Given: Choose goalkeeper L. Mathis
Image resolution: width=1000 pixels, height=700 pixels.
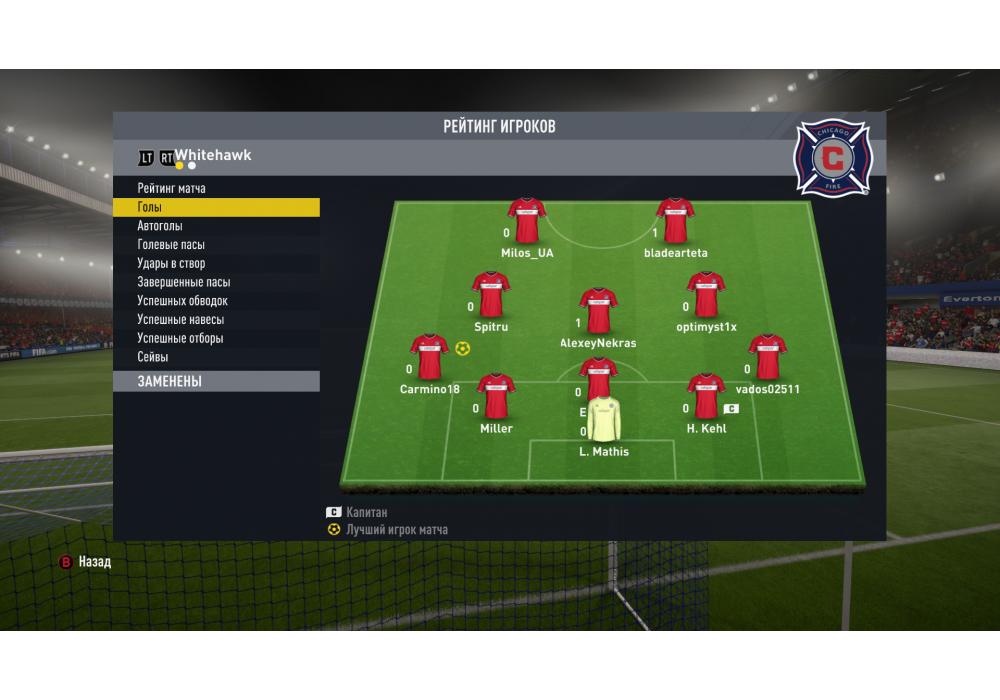Looking at the screenshot, I should 603,420.
